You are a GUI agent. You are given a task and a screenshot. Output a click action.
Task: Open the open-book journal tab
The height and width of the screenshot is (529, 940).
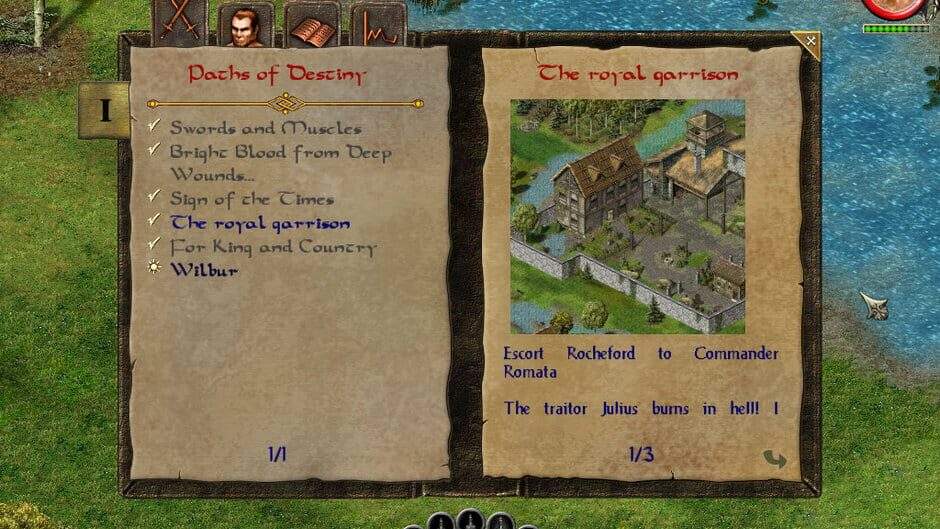312,26
